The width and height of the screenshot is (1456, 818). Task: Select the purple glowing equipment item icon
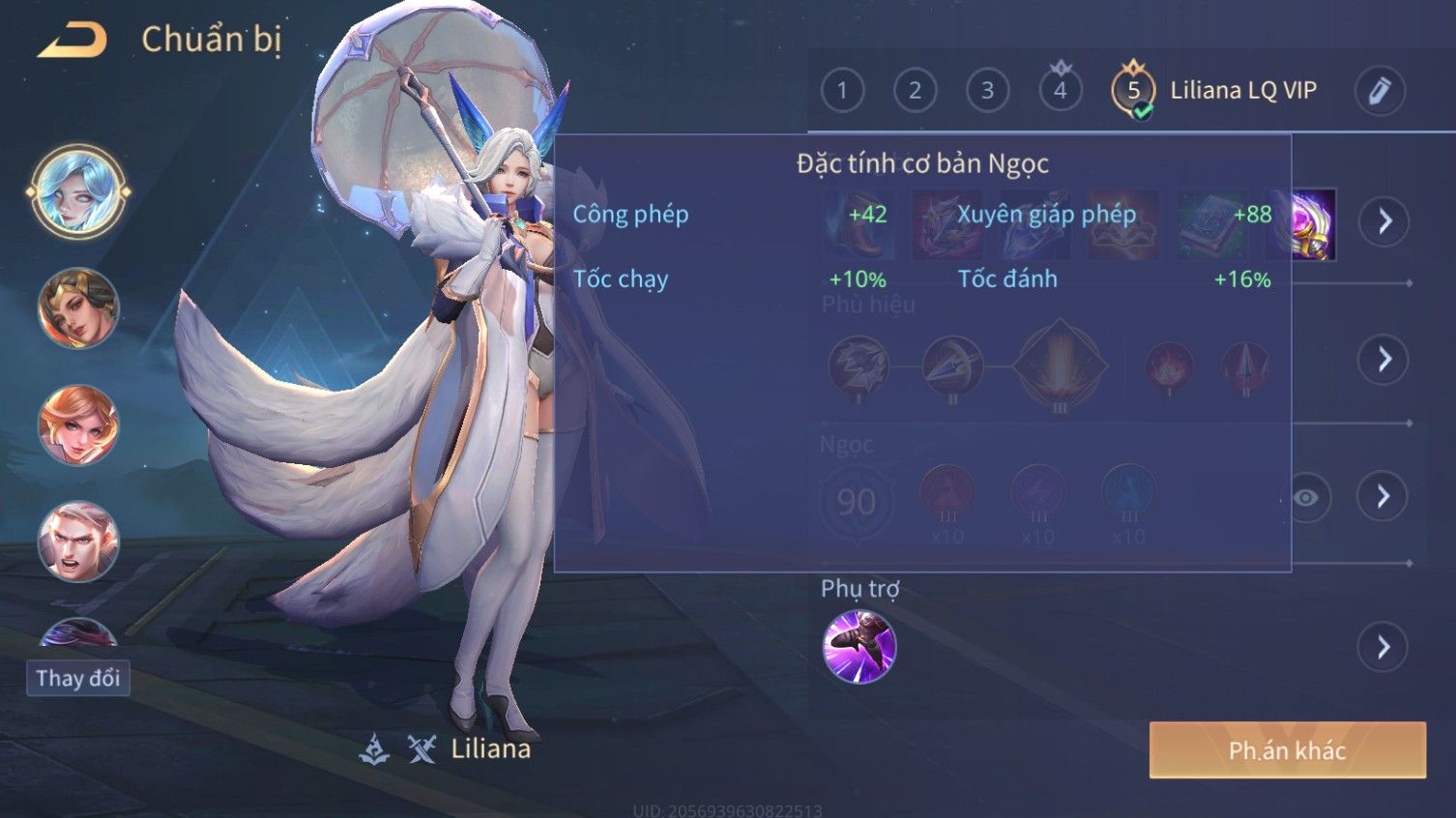coord(1313,224)
